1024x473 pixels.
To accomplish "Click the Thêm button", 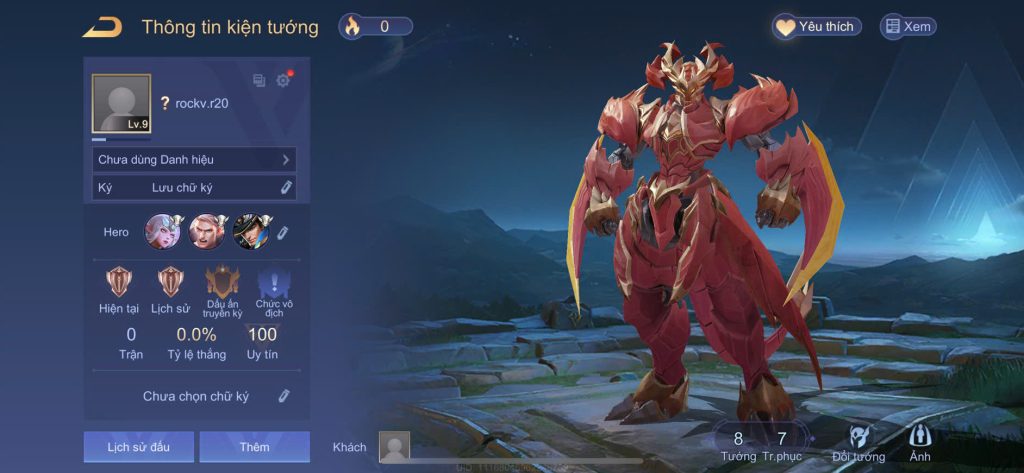I will [254, 447].
